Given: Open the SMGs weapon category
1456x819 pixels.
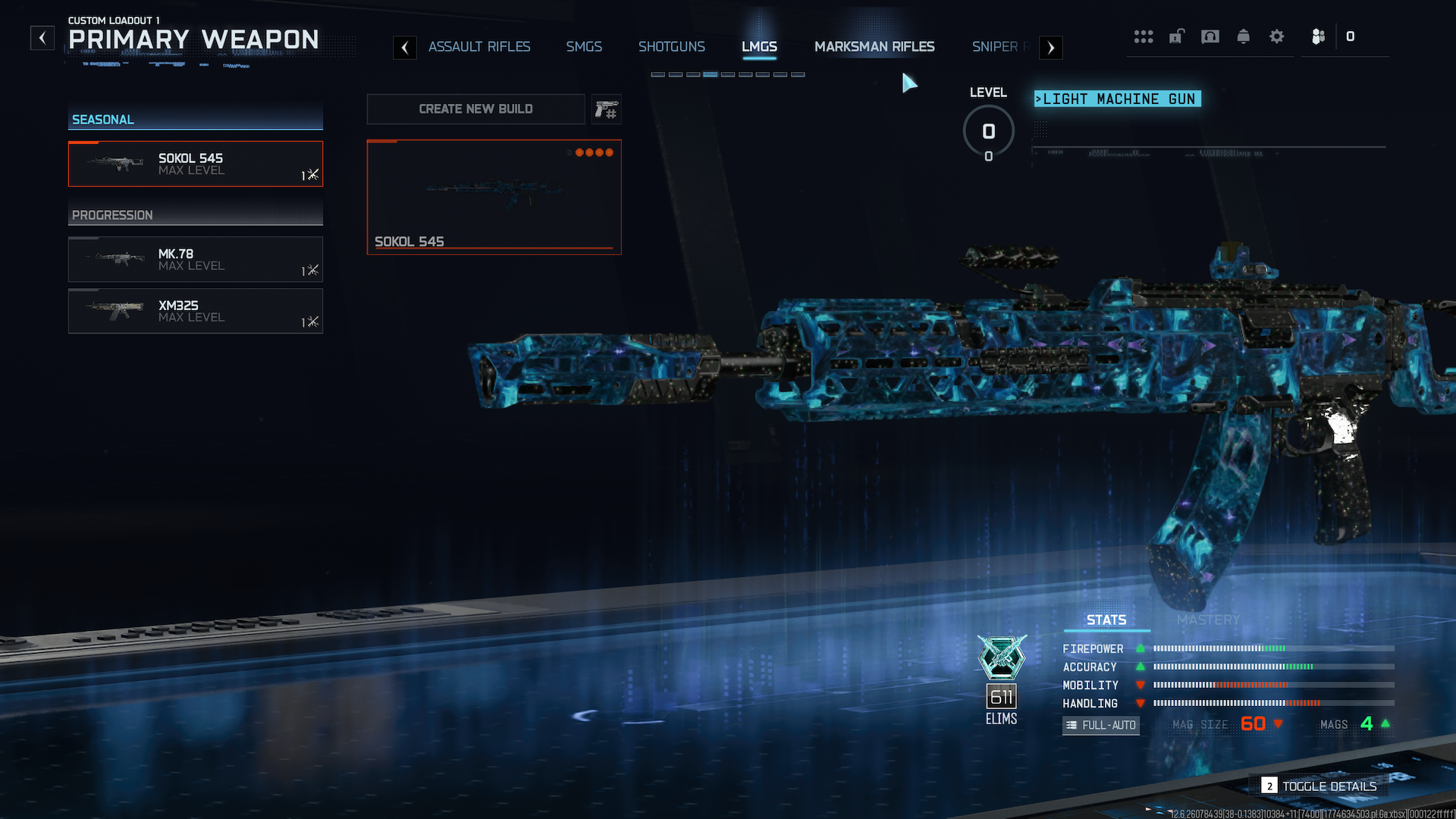Looking at the screenshot, I should (584, 47).
